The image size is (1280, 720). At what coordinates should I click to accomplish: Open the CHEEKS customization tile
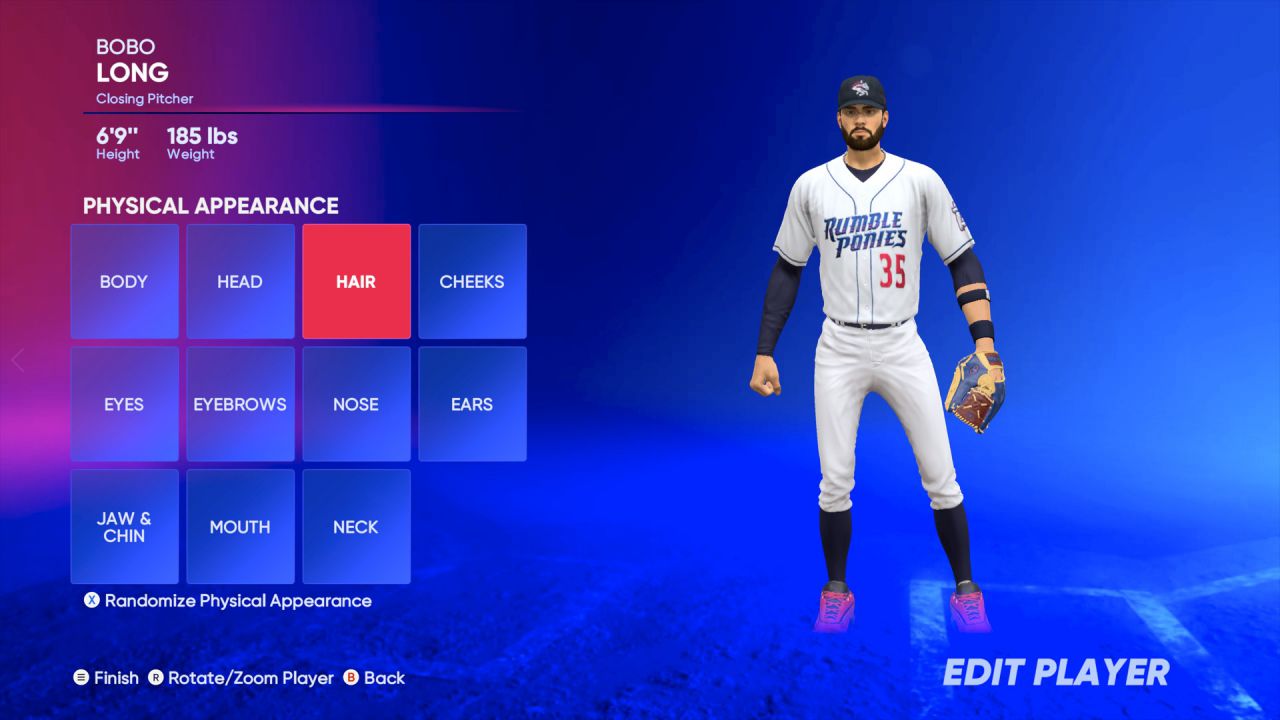(472, 281)
